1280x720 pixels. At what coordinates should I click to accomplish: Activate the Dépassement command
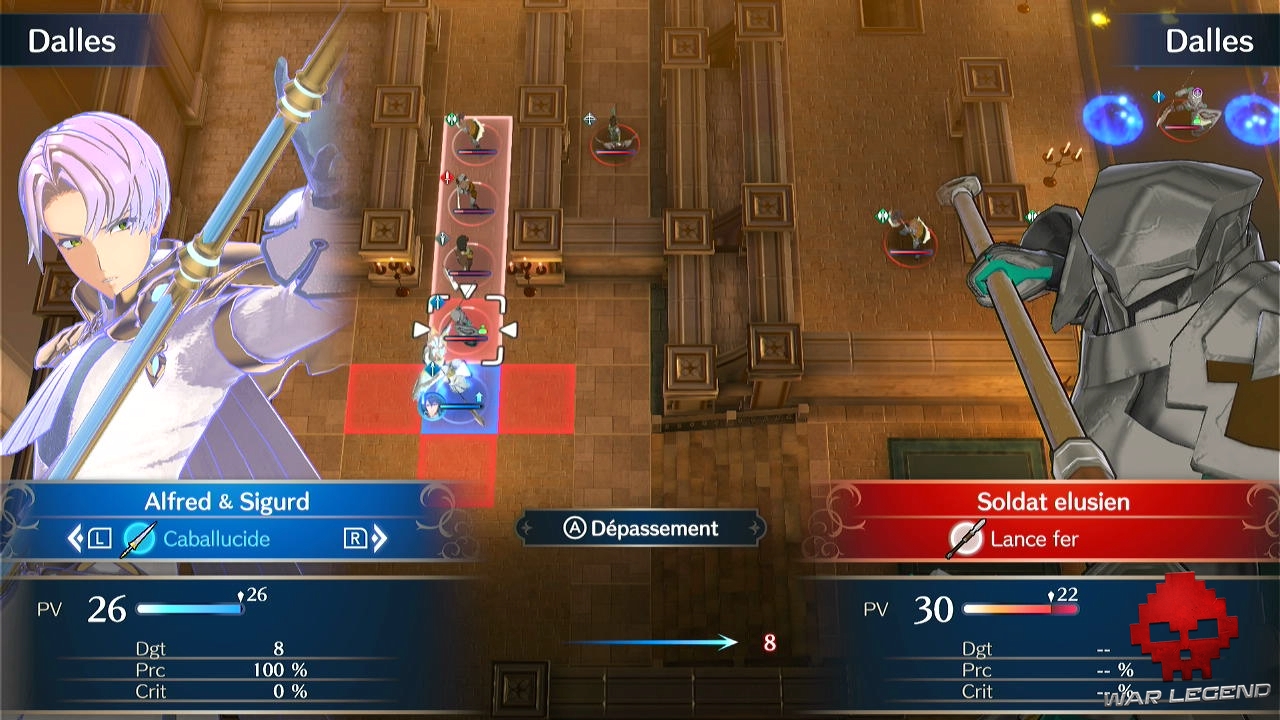641,528
